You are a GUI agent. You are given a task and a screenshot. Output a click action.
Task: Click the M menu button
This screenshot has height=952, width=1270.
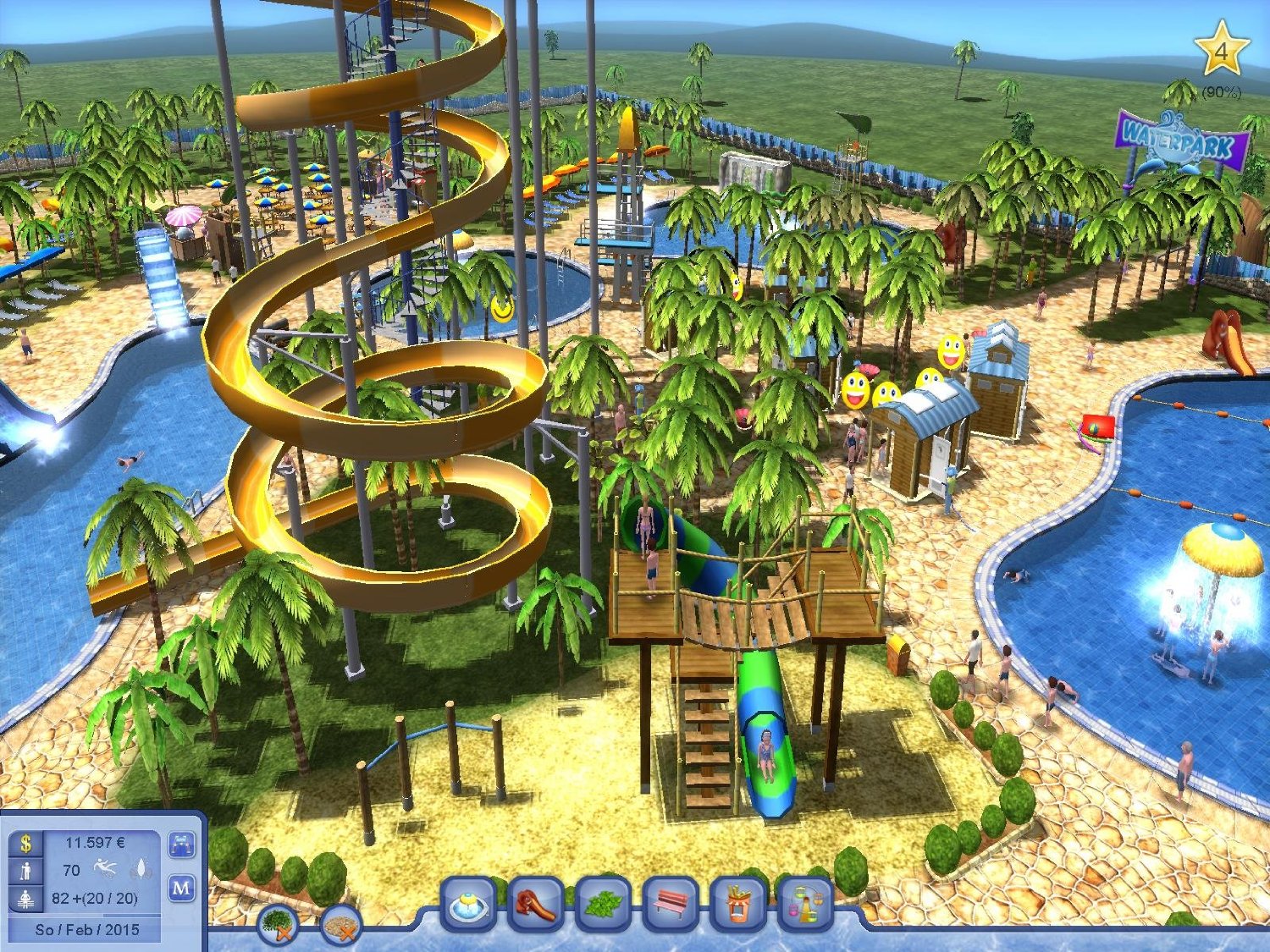coord(182,889)
